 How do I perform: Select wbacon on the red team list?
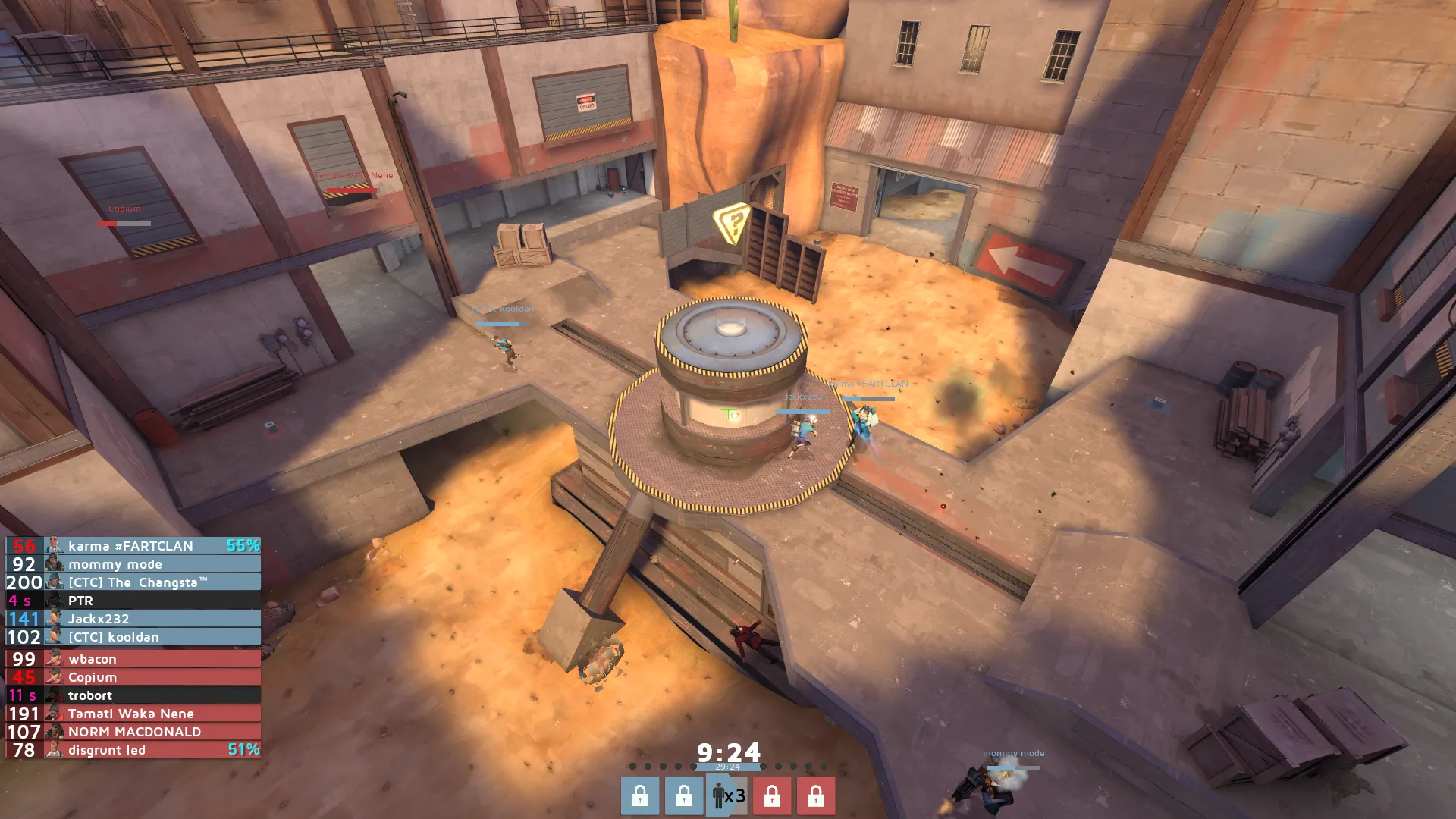click(x=133, y=659)
